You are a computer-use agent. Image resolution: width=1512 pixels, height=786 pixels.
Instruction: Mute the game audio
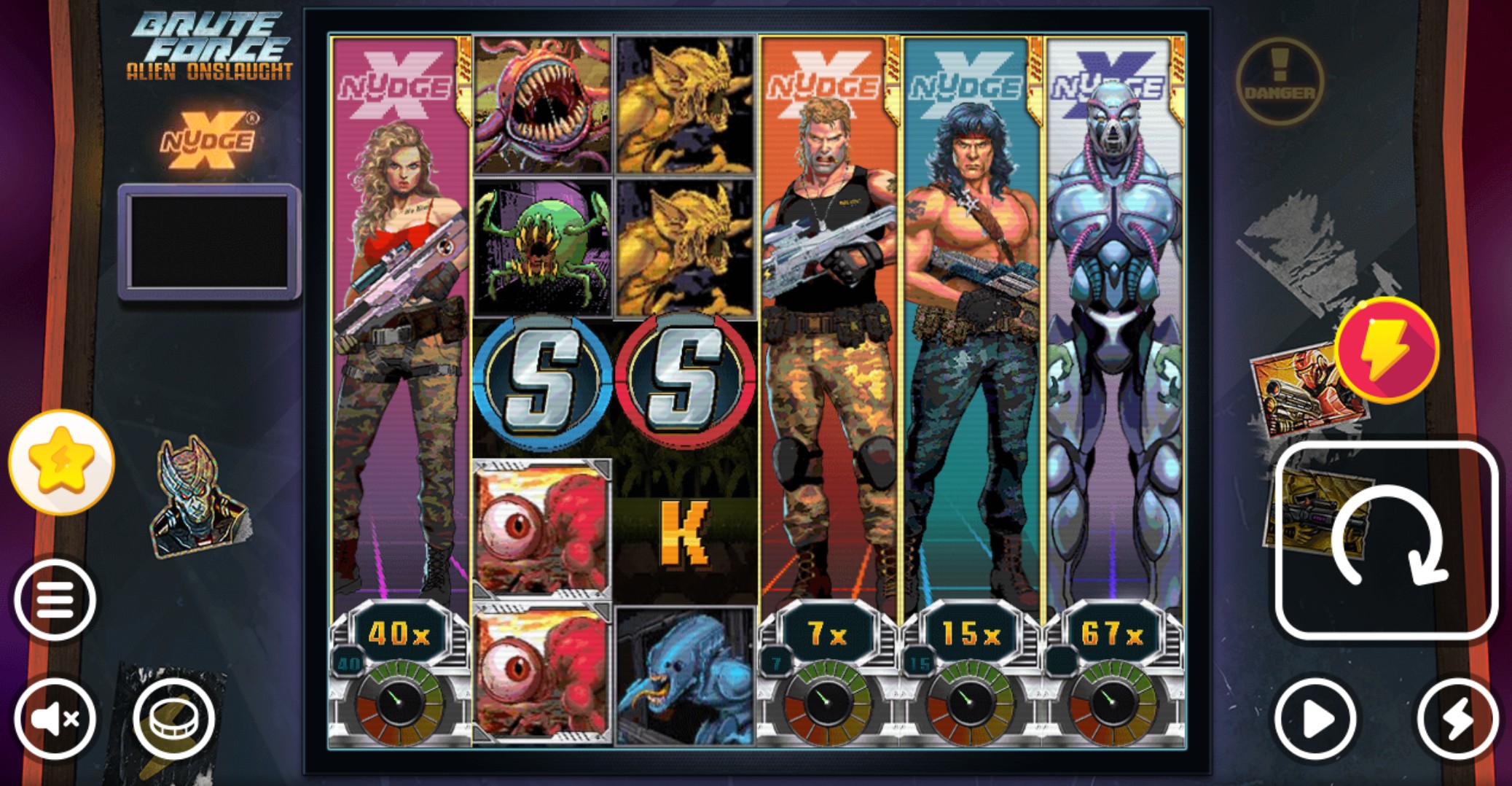[x=56, y=718]
